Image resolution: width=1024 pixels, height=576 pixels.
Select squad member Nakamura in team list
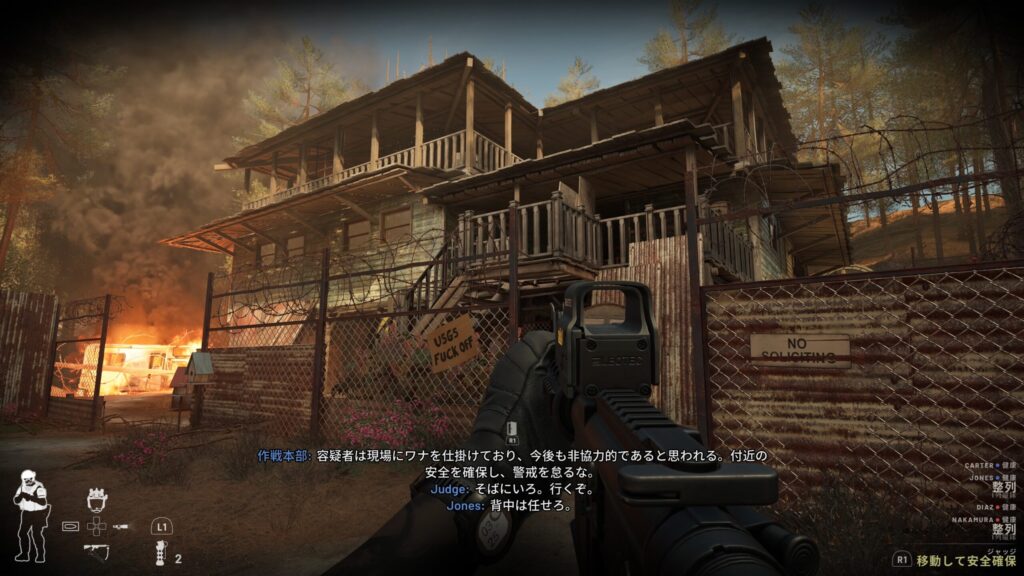tap(980, 520)
